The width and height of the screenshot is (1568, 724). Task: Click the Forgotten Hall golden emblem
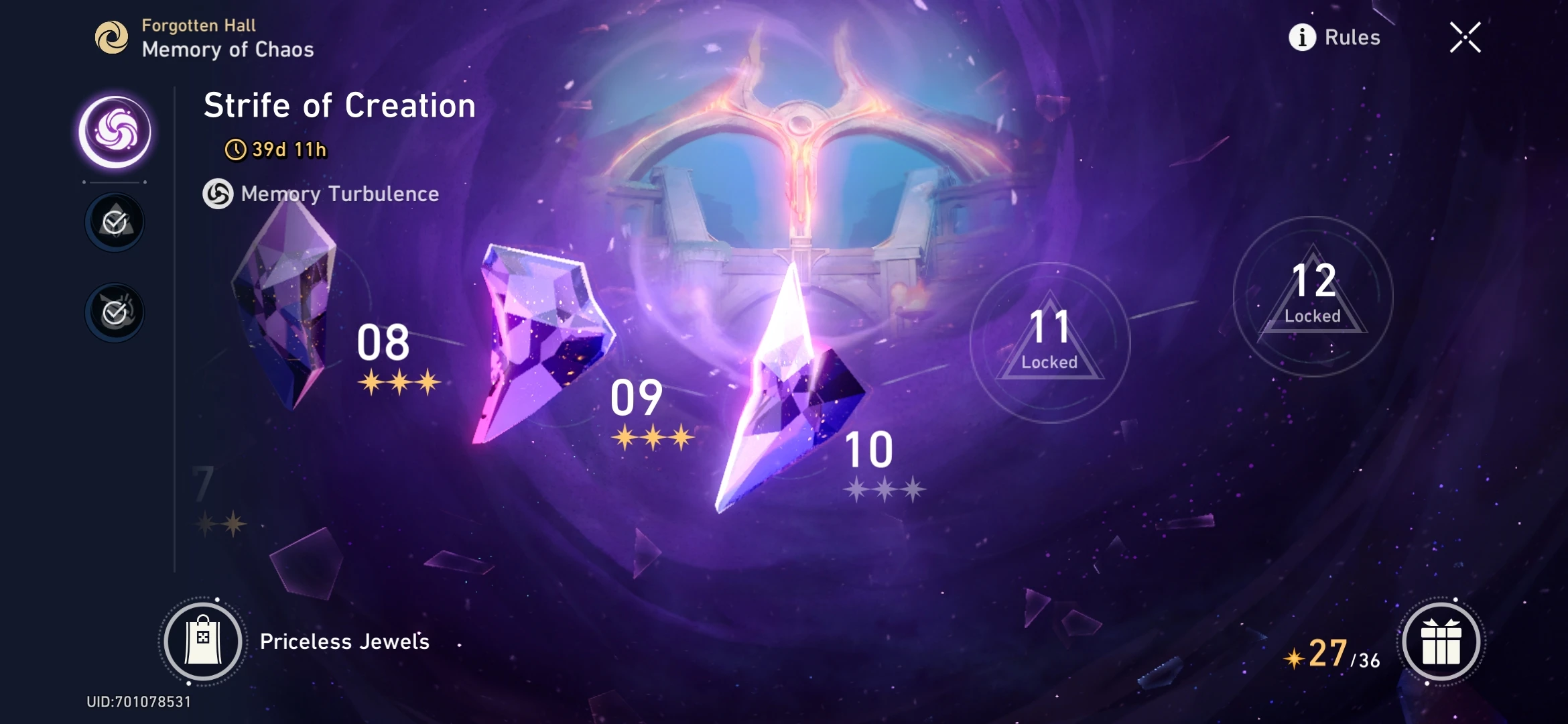[x=113, y=37]
